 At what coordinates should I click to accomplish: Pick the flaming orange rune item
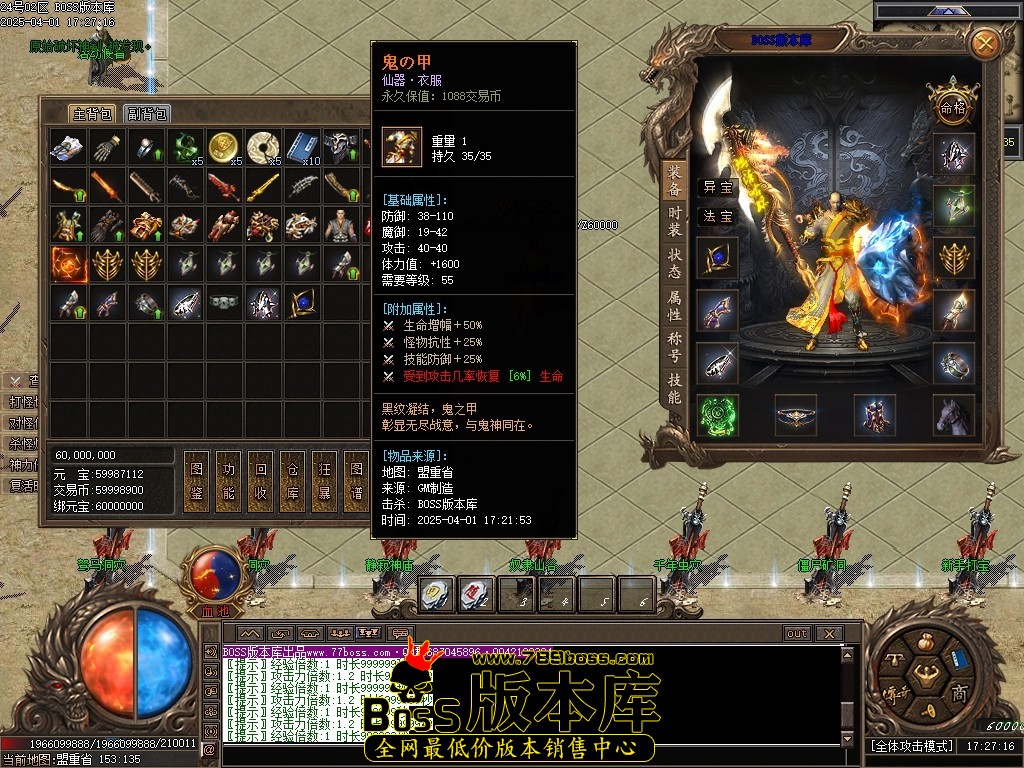click(x=68, y=264)
